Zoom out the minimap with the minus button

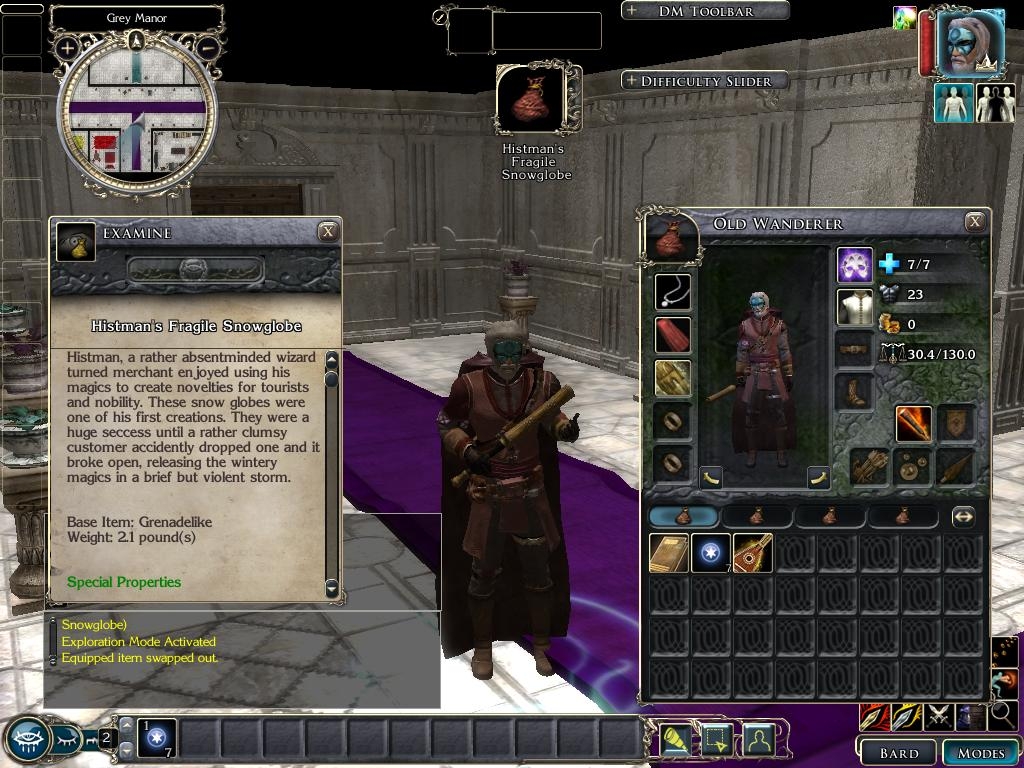click(208, 47)
